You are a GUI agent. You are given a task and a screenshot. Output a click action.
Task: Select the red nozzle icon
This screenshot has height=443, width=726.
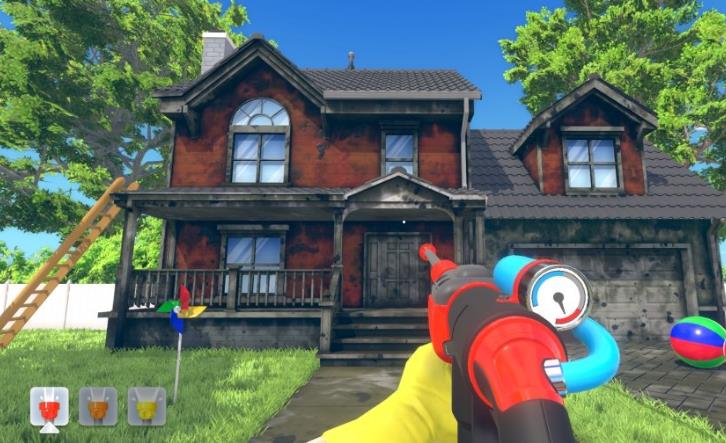pos(49,407)
